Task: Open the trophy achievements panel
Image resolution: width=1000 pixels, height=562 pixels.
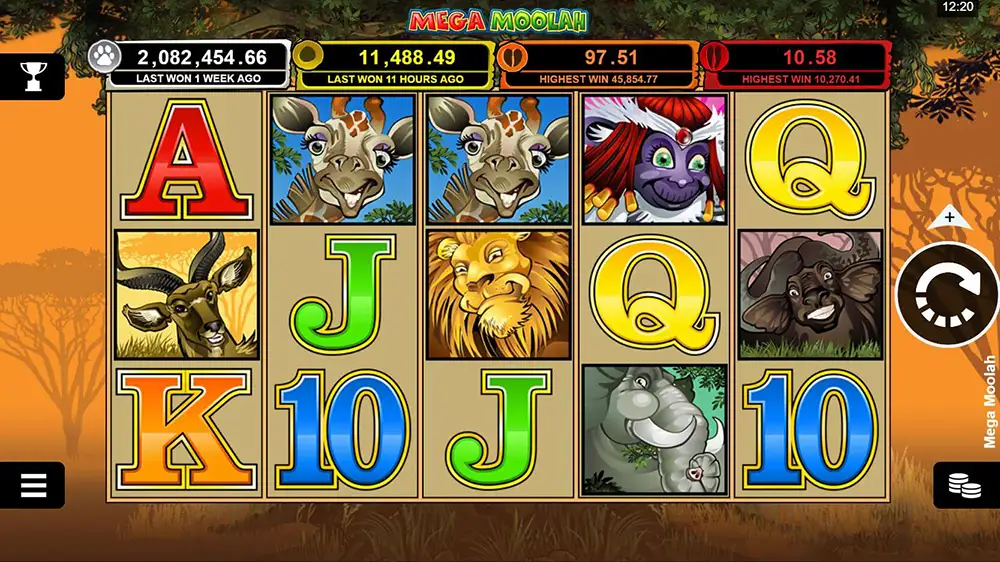Action: coord(33,75)
